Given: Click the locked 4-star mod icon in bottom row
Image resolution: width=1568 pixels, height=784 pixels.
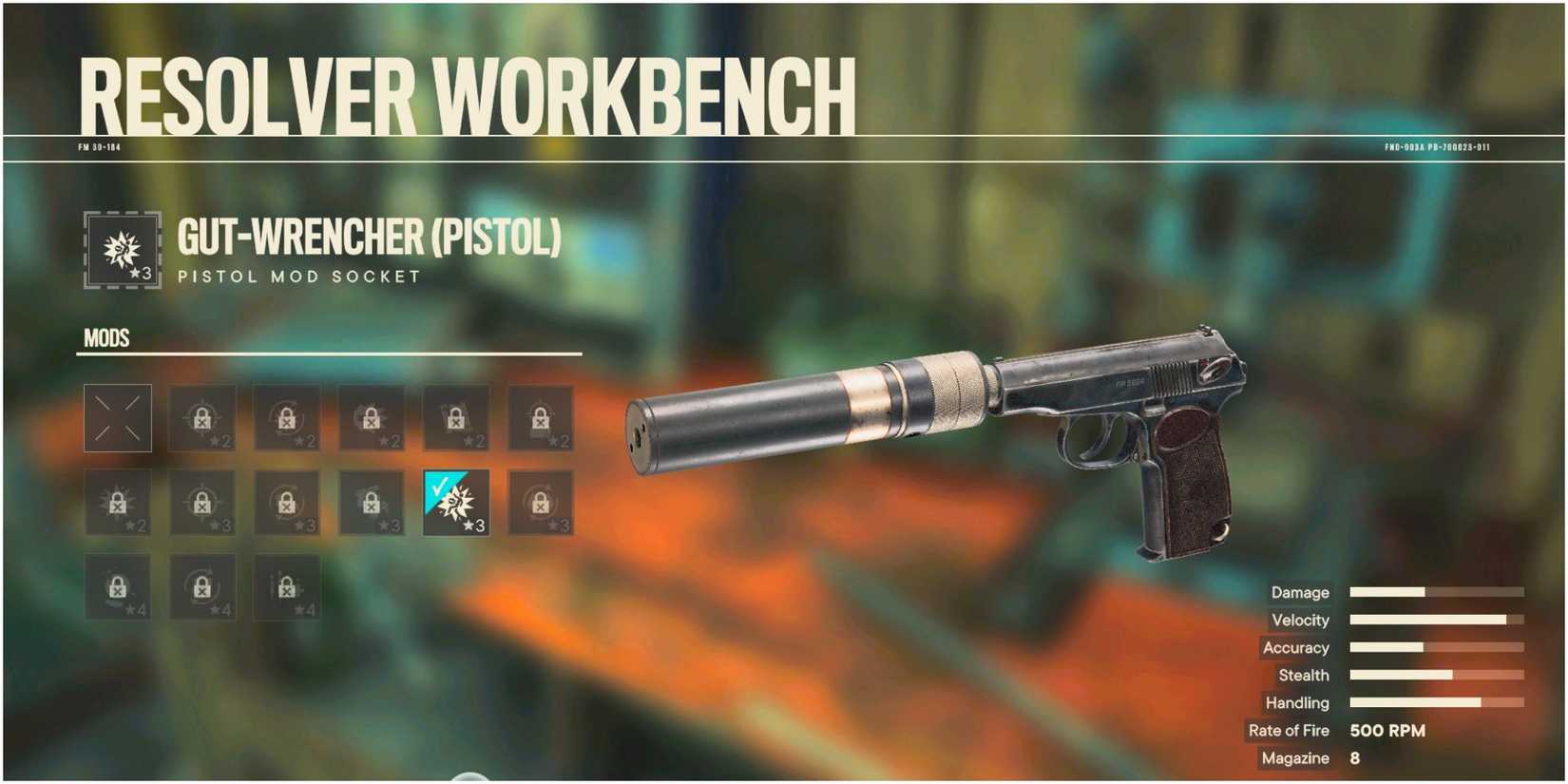Looking at the screenshot, I should (x=116, y=589).
